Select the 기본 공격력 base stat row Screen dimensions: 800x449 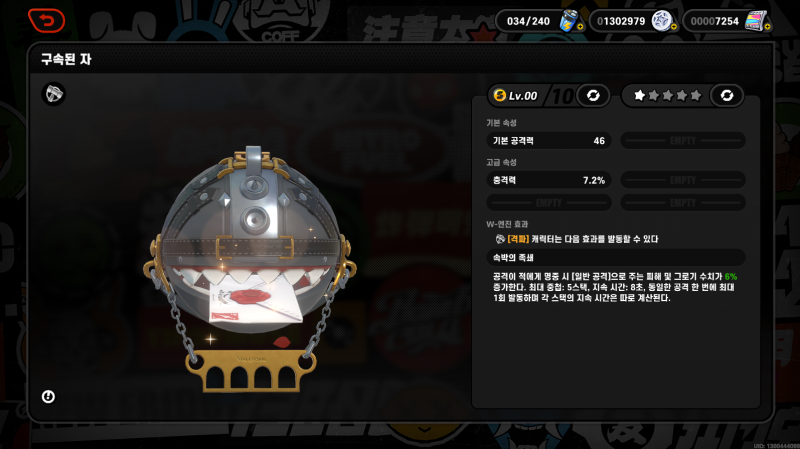[549, 141]
